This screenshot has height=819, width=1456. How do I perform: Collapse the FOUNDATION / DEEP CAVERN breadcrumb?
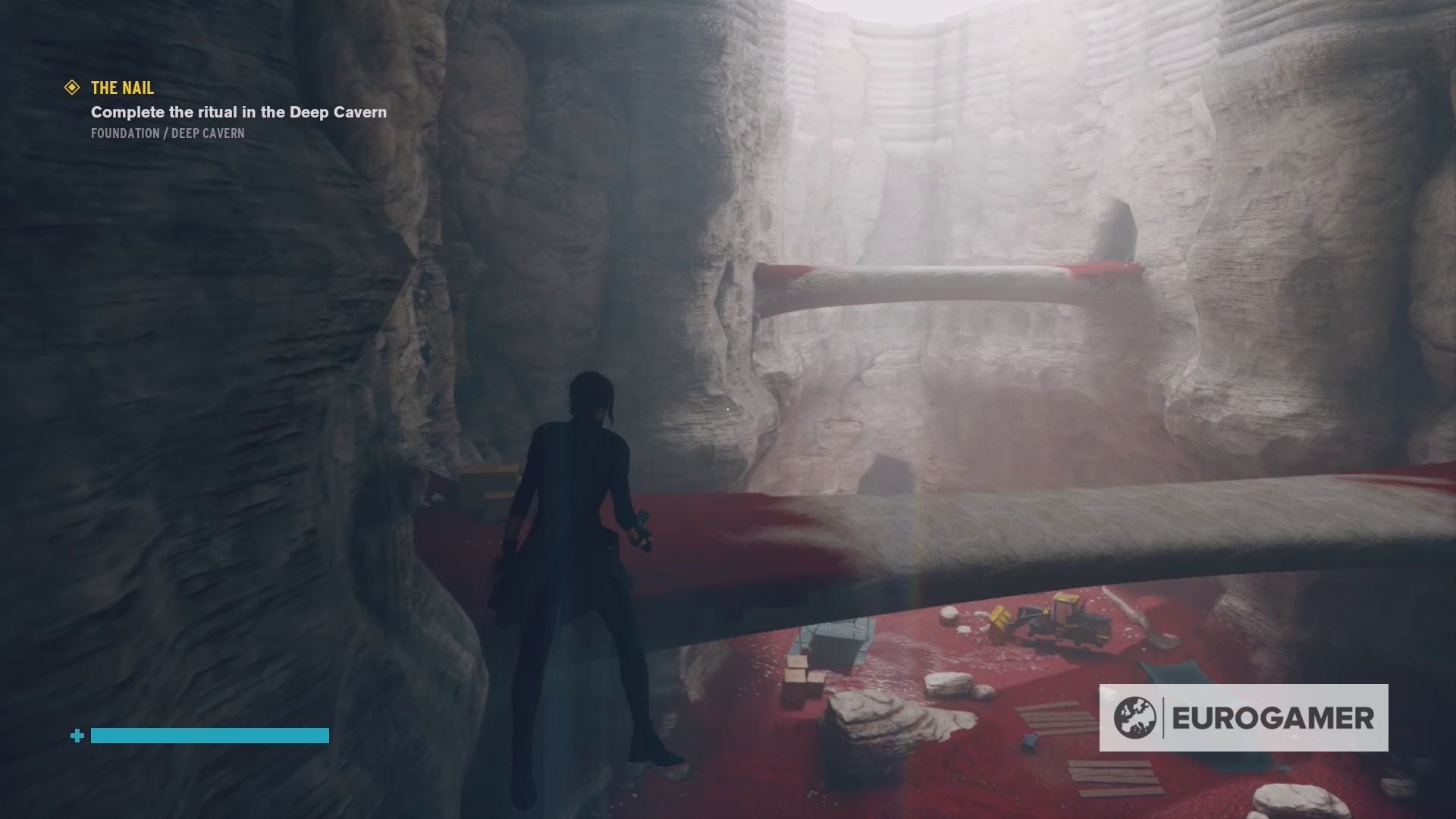point(167,133)
